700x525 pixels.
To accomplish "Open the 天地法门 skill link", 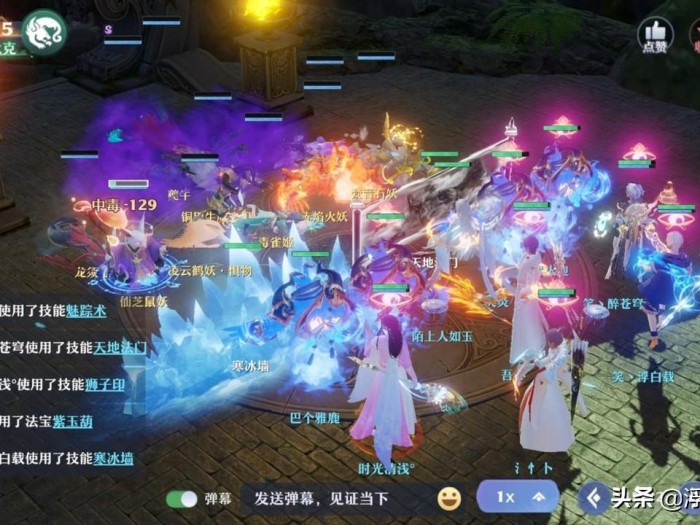I will coord(120,347).
